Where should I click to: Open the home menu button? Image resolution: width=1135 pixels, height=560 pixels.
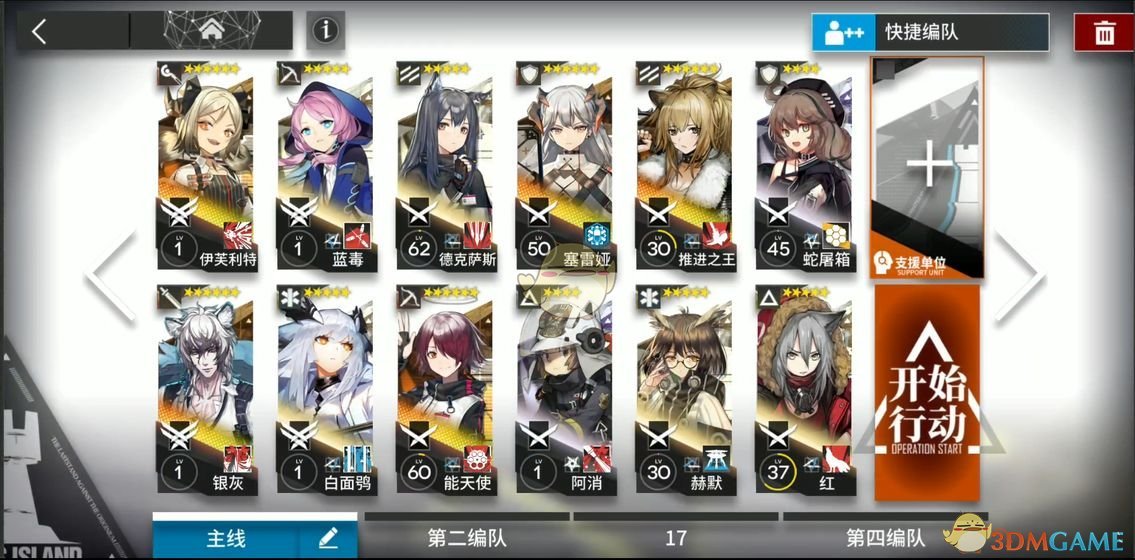click(x=211, y=31)
